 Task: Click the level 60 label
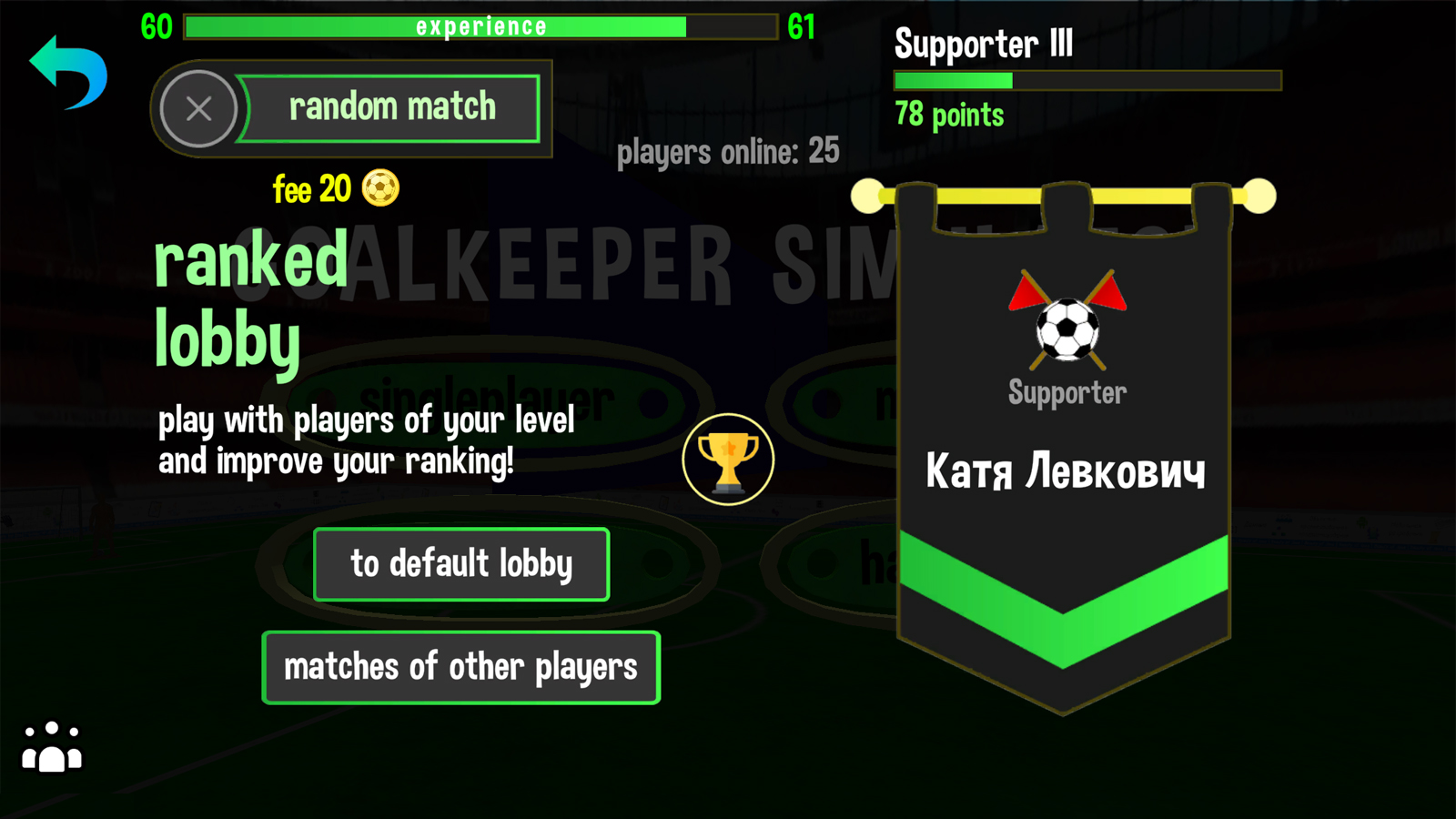pos(155,26)
